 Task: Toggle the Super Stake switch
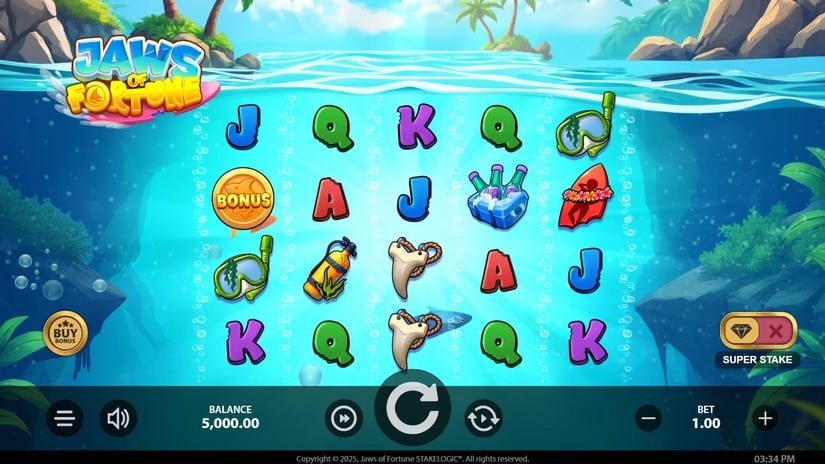[x=759, y=331]
